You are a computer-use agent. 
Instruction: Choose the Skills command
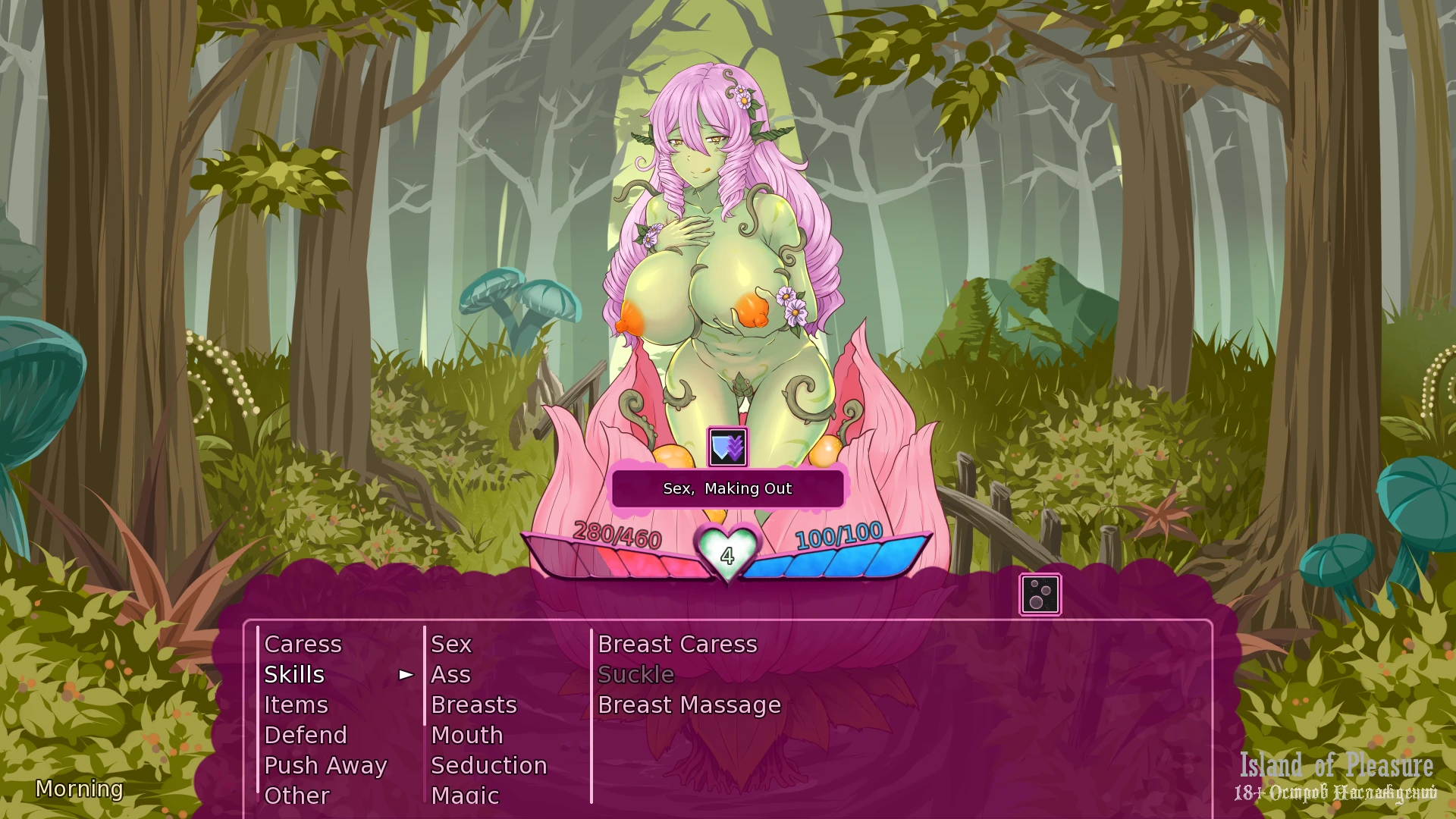294,674
